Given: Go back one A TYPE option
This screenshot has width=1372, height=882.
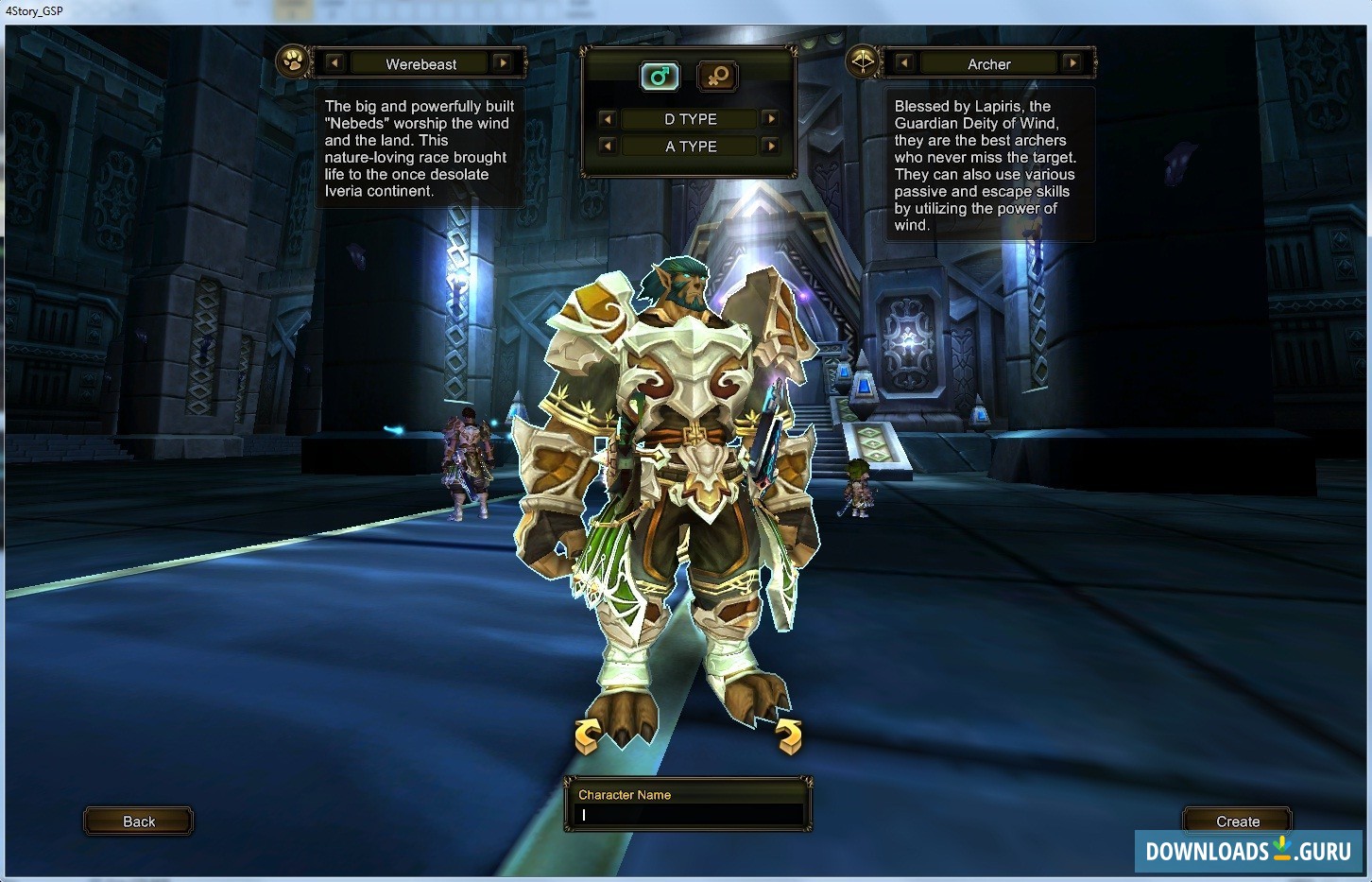Looking at the screenshot, I should pos(607,147).
